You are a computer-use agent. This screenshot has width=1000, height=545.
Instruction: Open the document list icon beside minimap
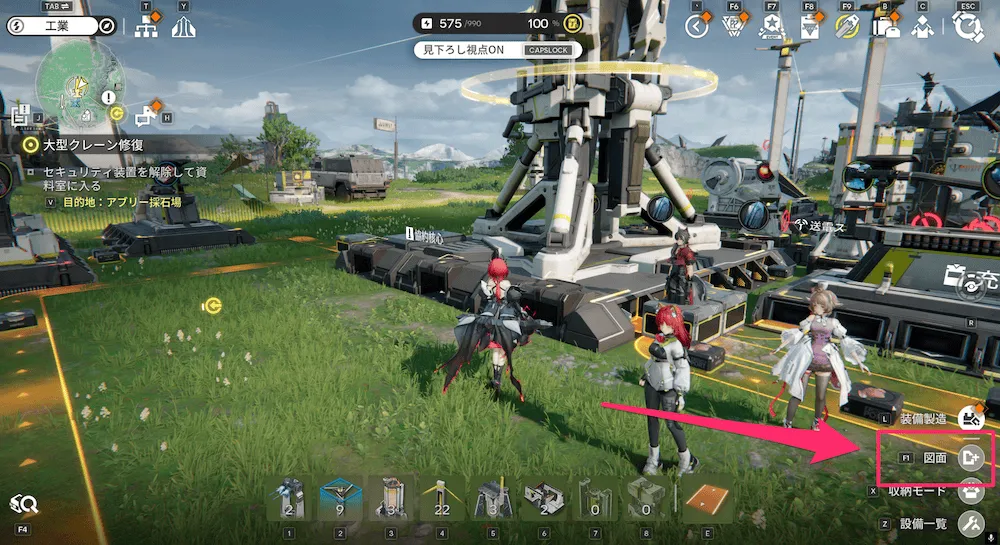pyautogui.click(x=22, y=113)
